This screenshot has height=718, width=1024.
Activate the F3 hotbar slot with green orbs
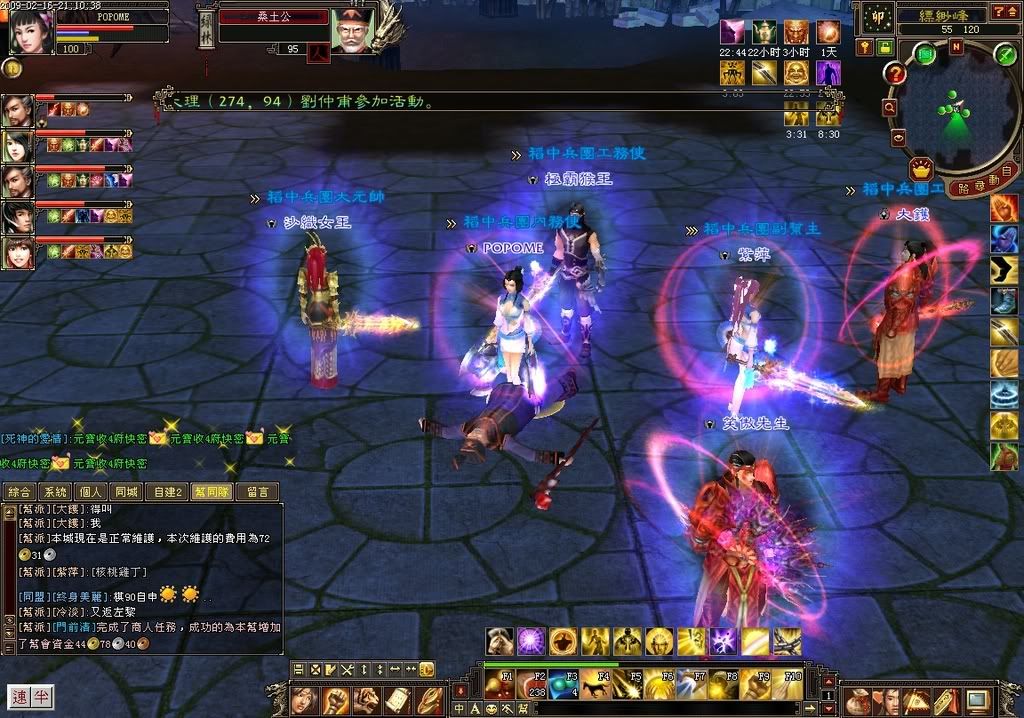(x=563, y=685)
